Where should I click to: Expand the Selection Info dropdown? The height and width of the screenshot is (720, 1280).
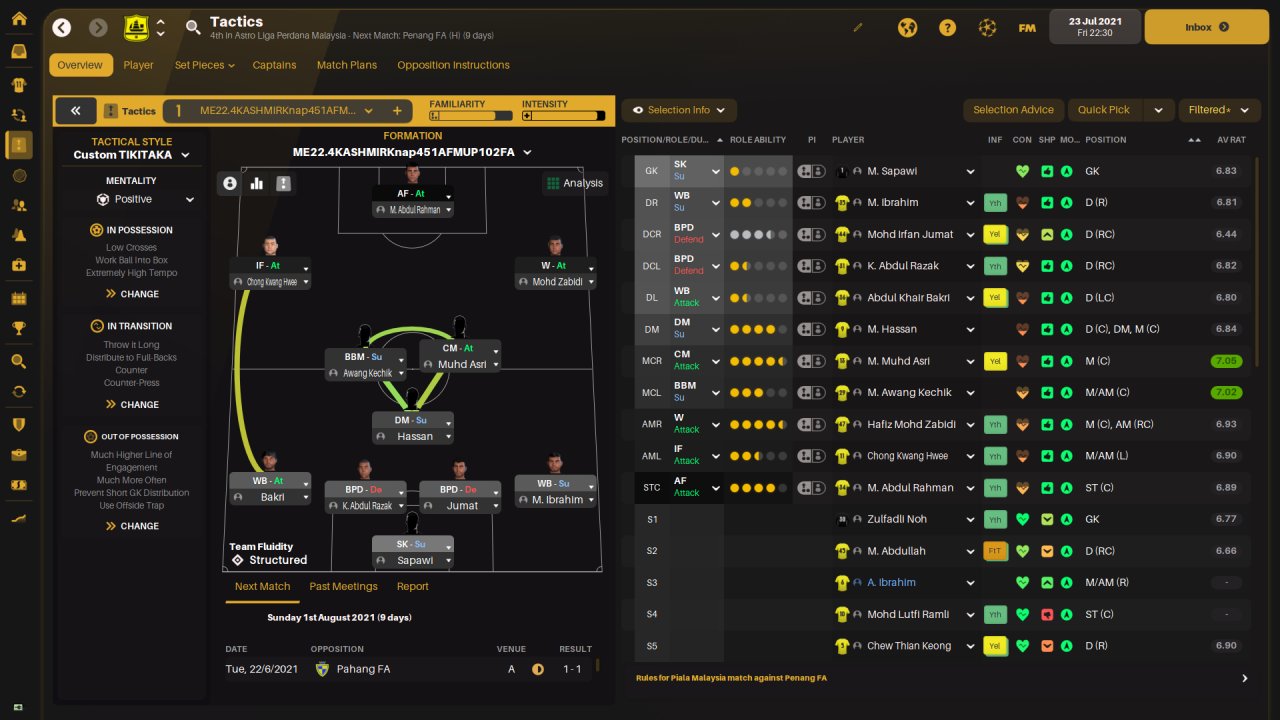click(x=679, y=110)
